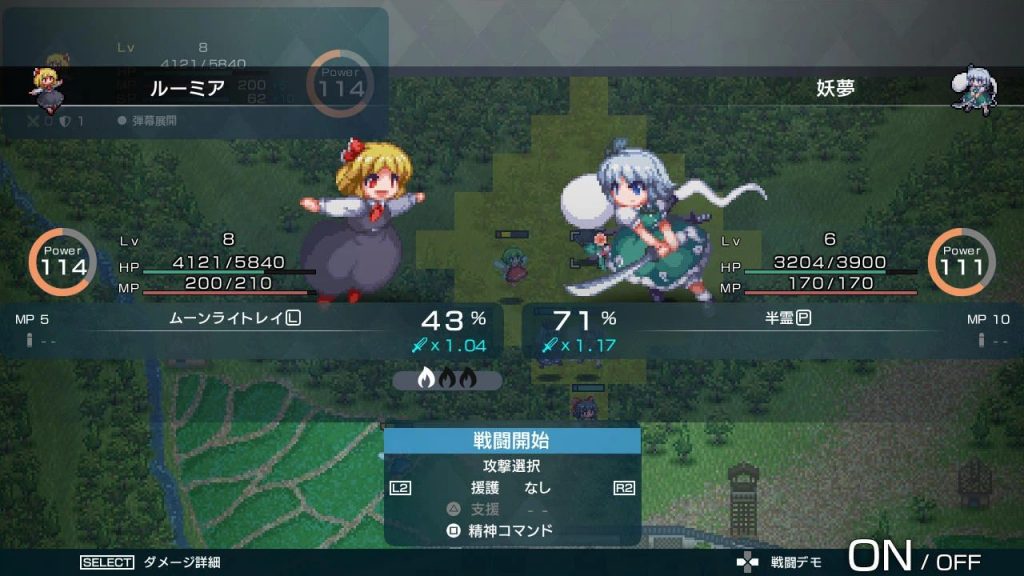Start the battle with 戦闘開始
The height and width of the screenshot is (576, 1024).
click(x=512, y=441)
